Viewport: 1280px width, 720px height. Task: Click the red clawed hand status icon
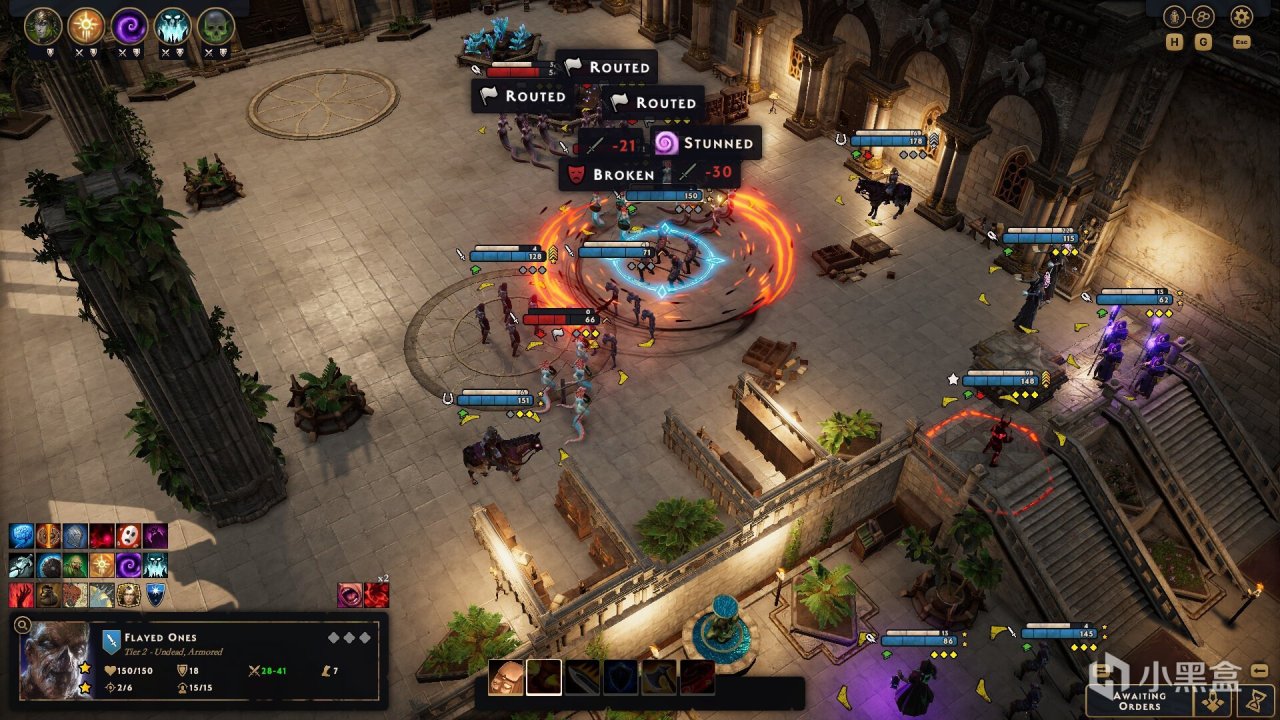[x=21, y=595]
